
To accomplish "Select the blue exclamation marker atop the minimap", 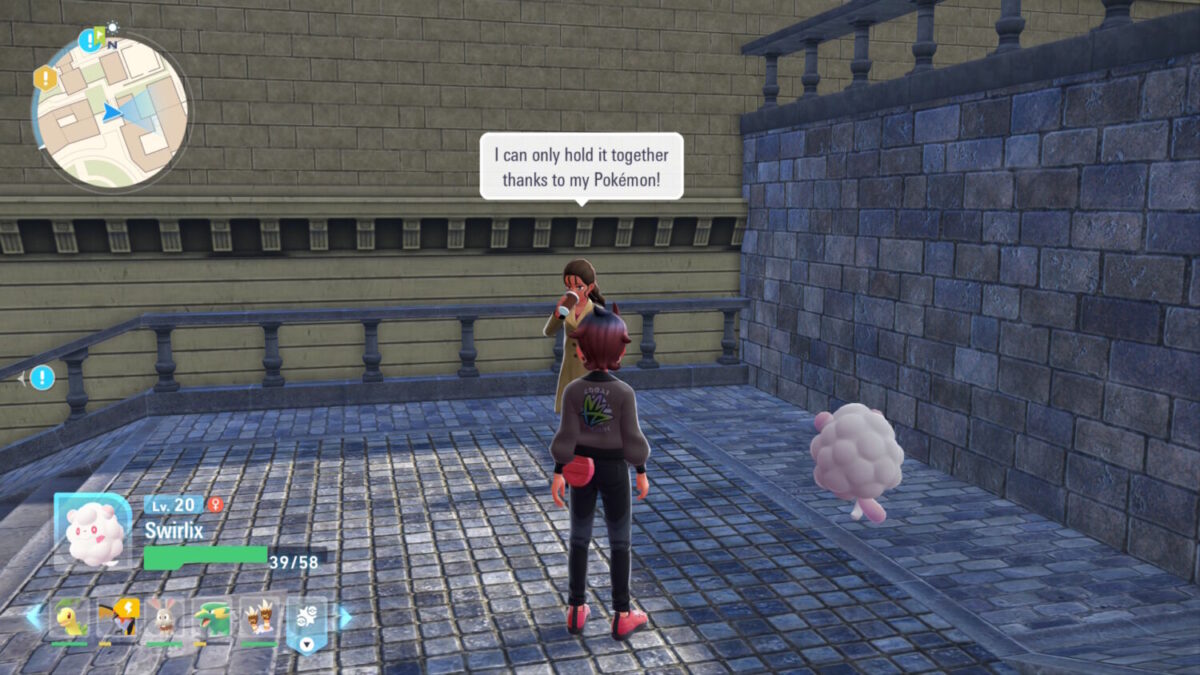I will (x=91, y=40).
